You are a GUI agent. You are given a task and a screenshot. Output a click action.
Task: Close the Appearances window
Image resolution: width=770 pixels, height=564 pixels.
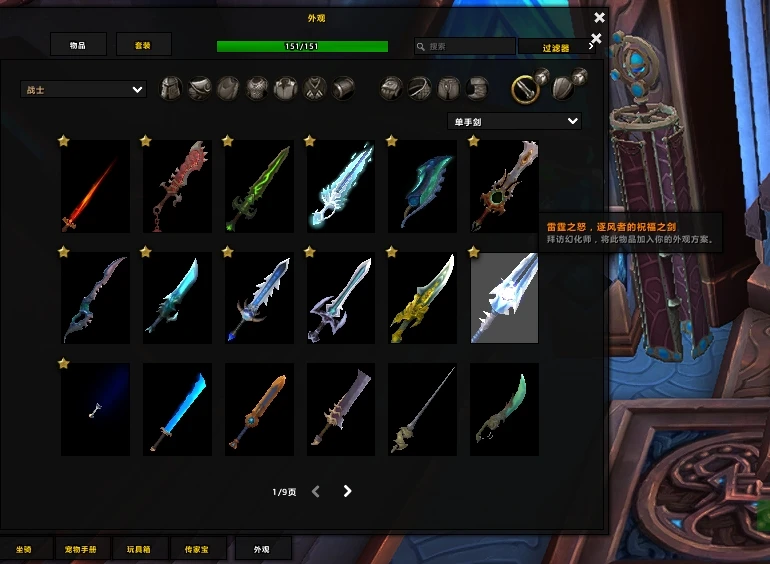(x=599, y=17)
